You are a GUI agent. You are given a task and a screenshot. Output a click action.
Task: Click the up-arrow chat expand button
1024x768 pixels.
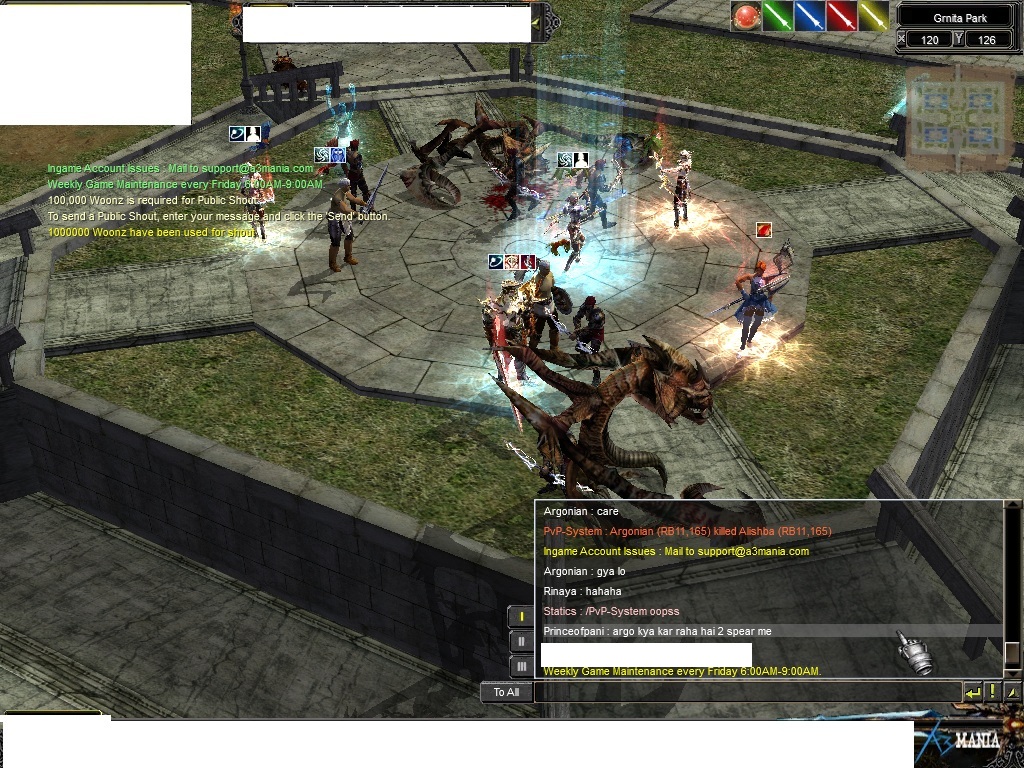[x=1012, y=692]
